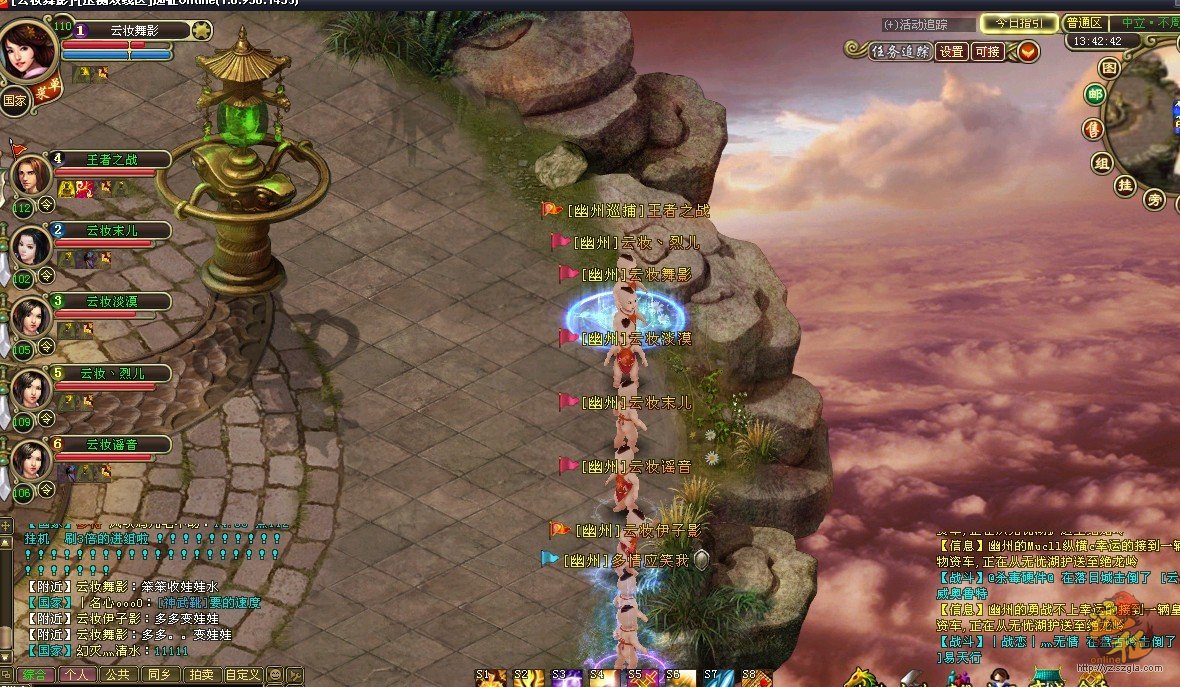The image size is (1180, 687).
Task: Open the 今日指引 daily guide
Action: click(1019, 23)
